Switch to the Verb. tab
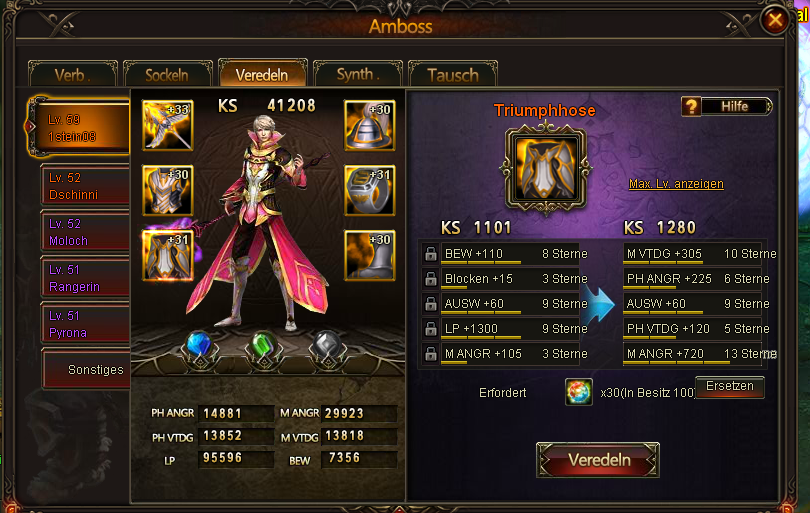Viewport: 810px width, 513px height. click(x=72, y=75)
